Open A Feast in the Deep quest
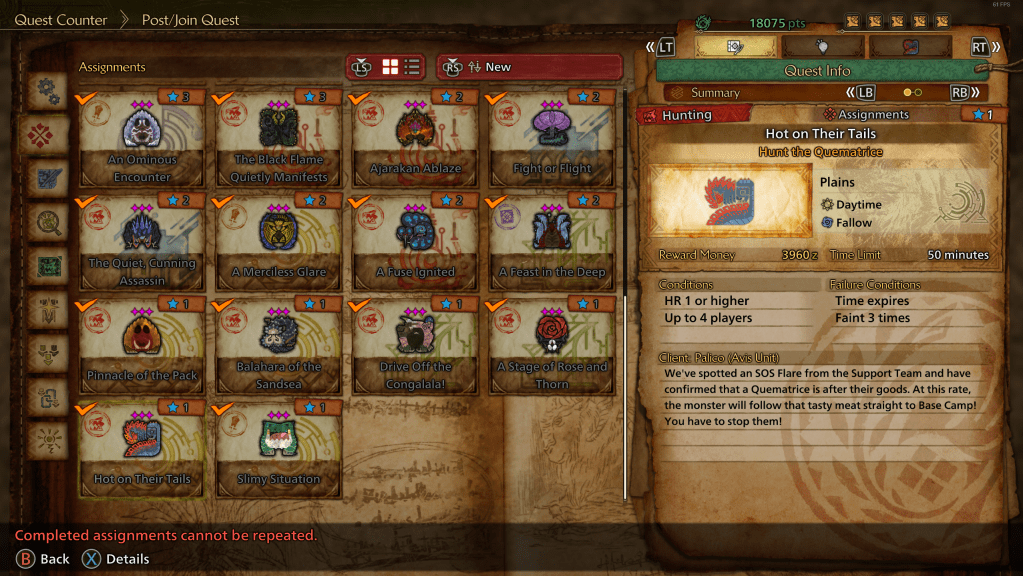This screenshot has height=576, width=1023. point(552,243)
